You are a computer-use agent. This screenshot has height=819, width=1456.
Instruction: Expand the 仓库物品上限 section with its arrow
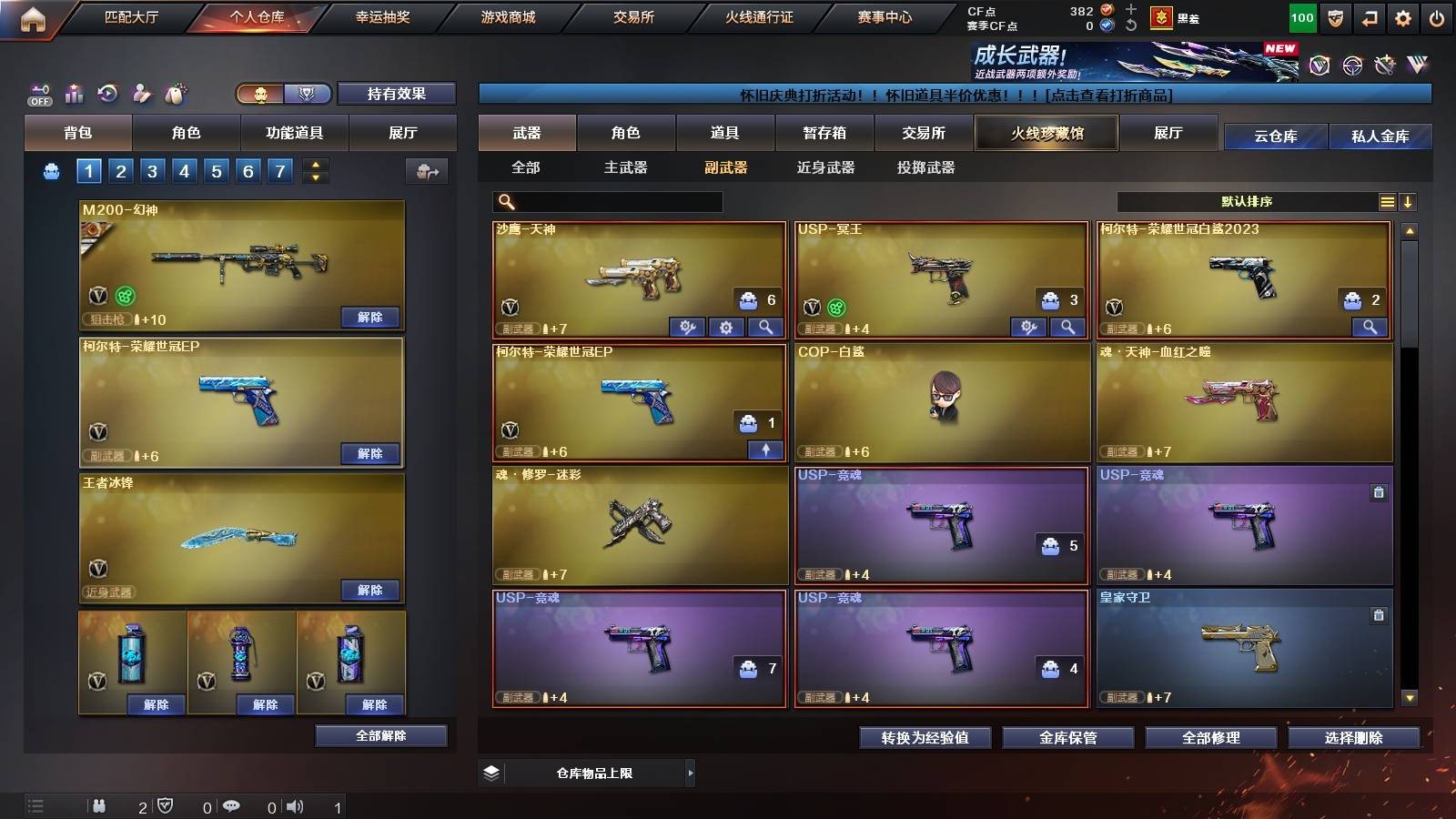tap(692, 773)
